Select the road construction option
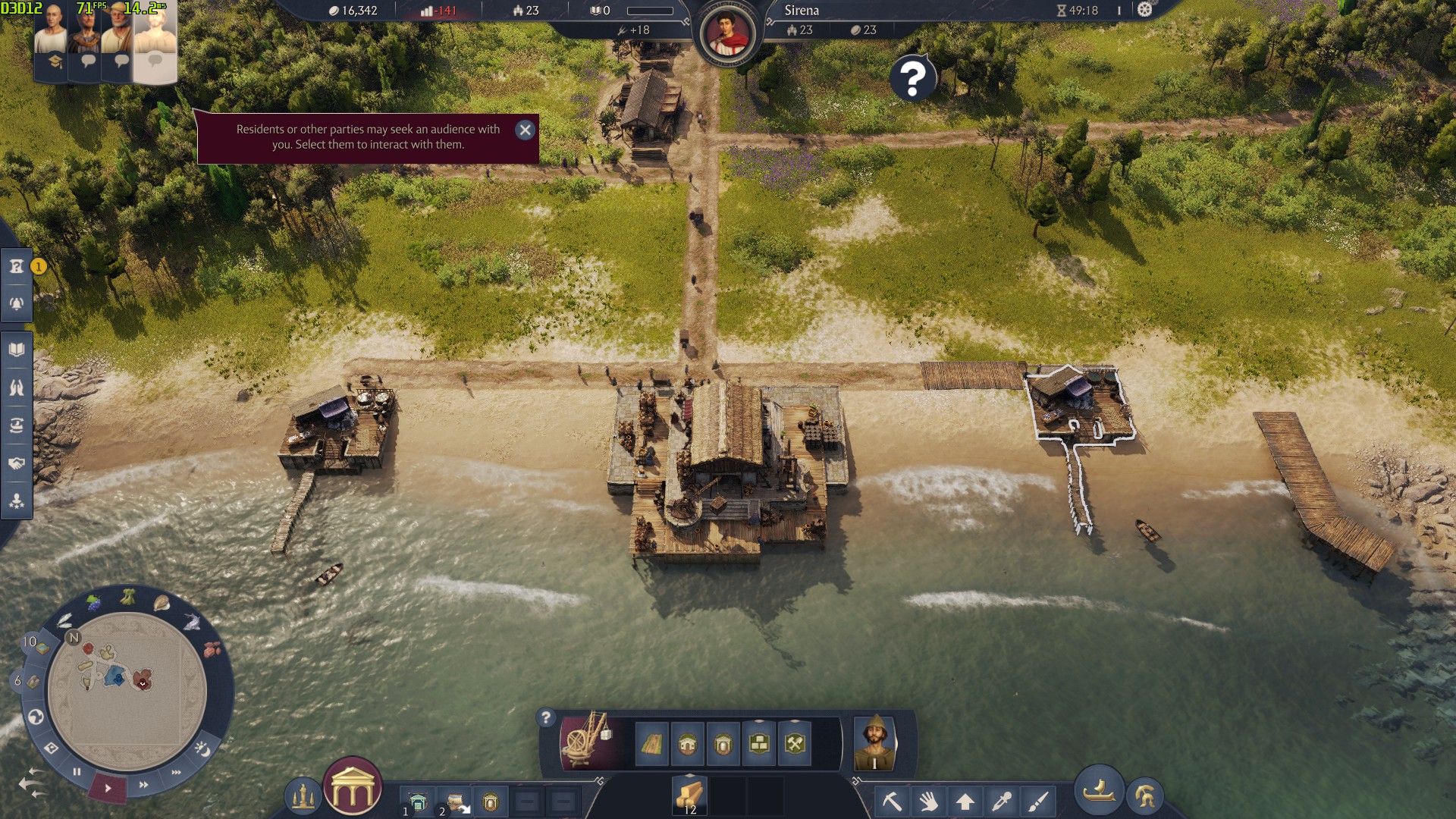Screen dimensions: 1456x819 [651, 744]
